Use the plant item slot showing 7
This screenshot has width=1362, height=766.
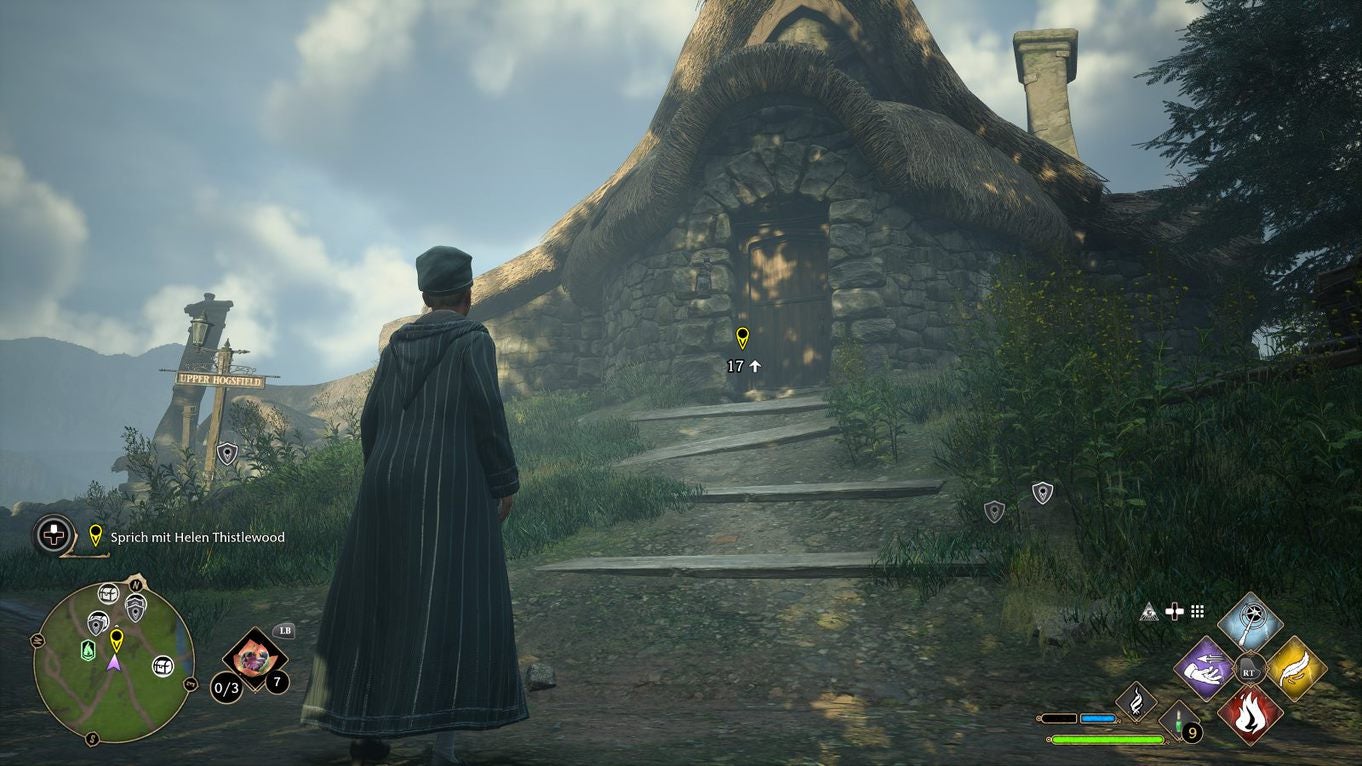255,657
